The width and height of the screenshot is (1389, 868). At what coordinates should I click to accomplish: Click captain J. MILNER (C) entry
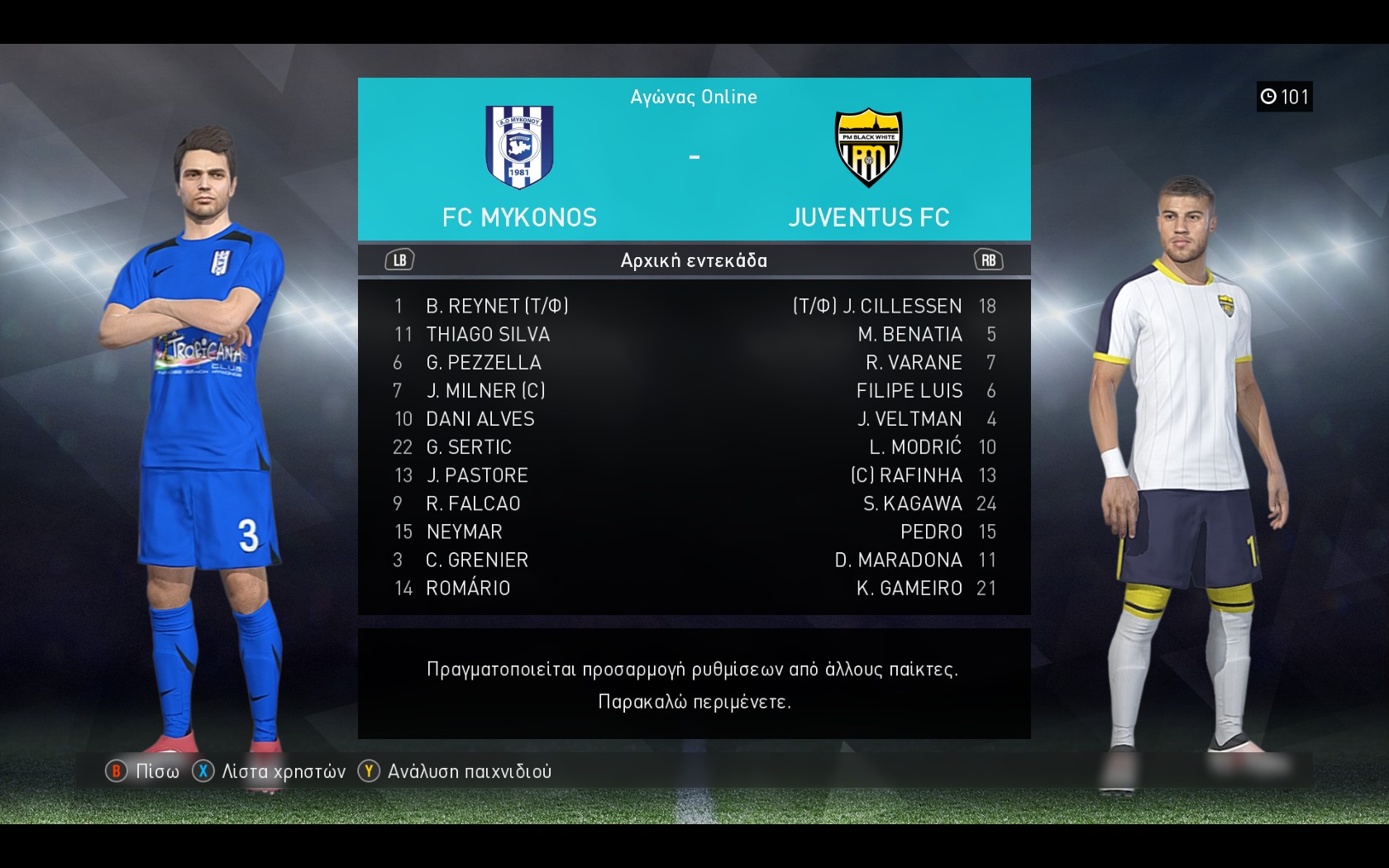pyautogui.click(x=484, y=391)
